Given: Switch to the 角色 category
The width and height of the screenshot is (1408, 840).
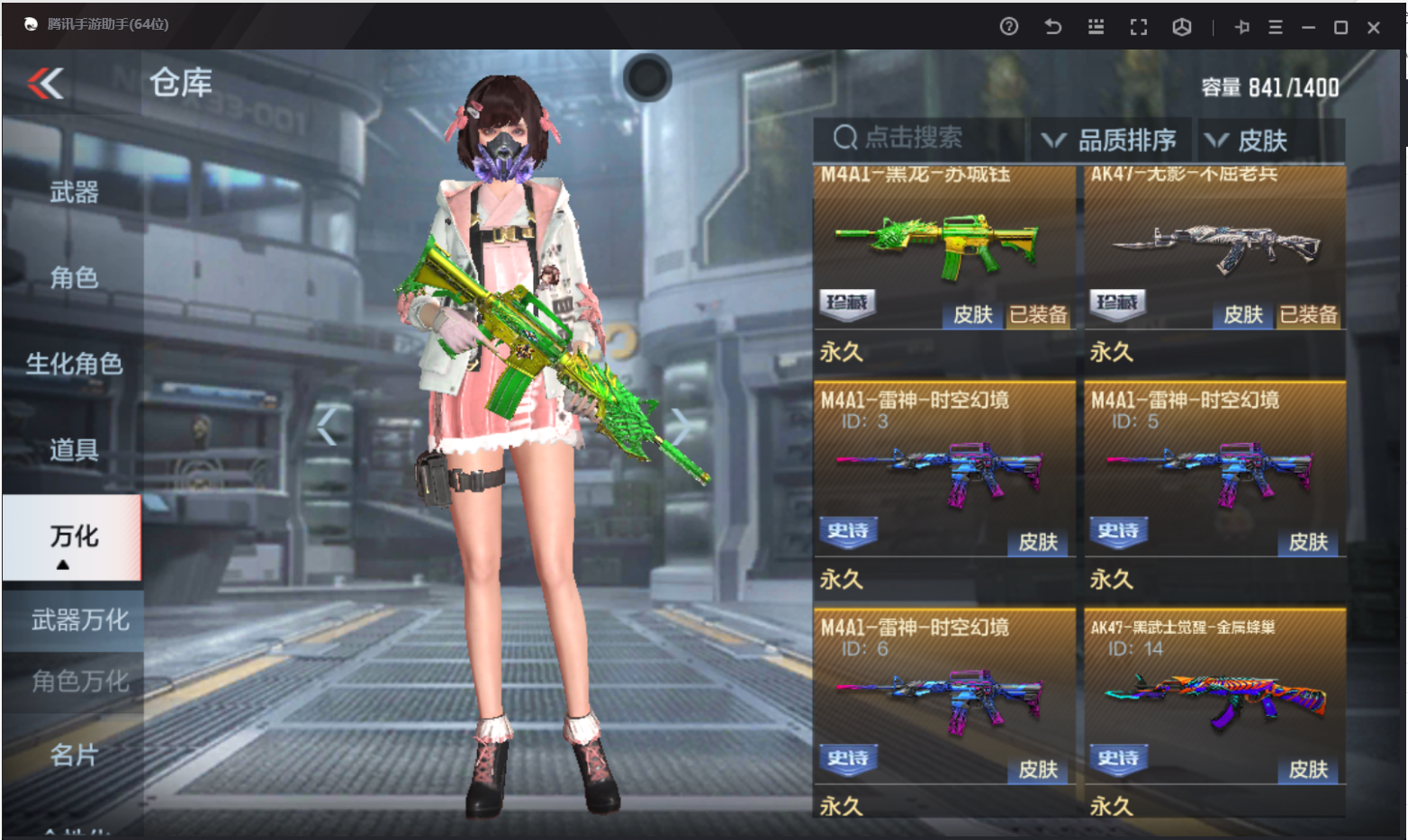Looking at the screenshot, I should tap(74, 277).
